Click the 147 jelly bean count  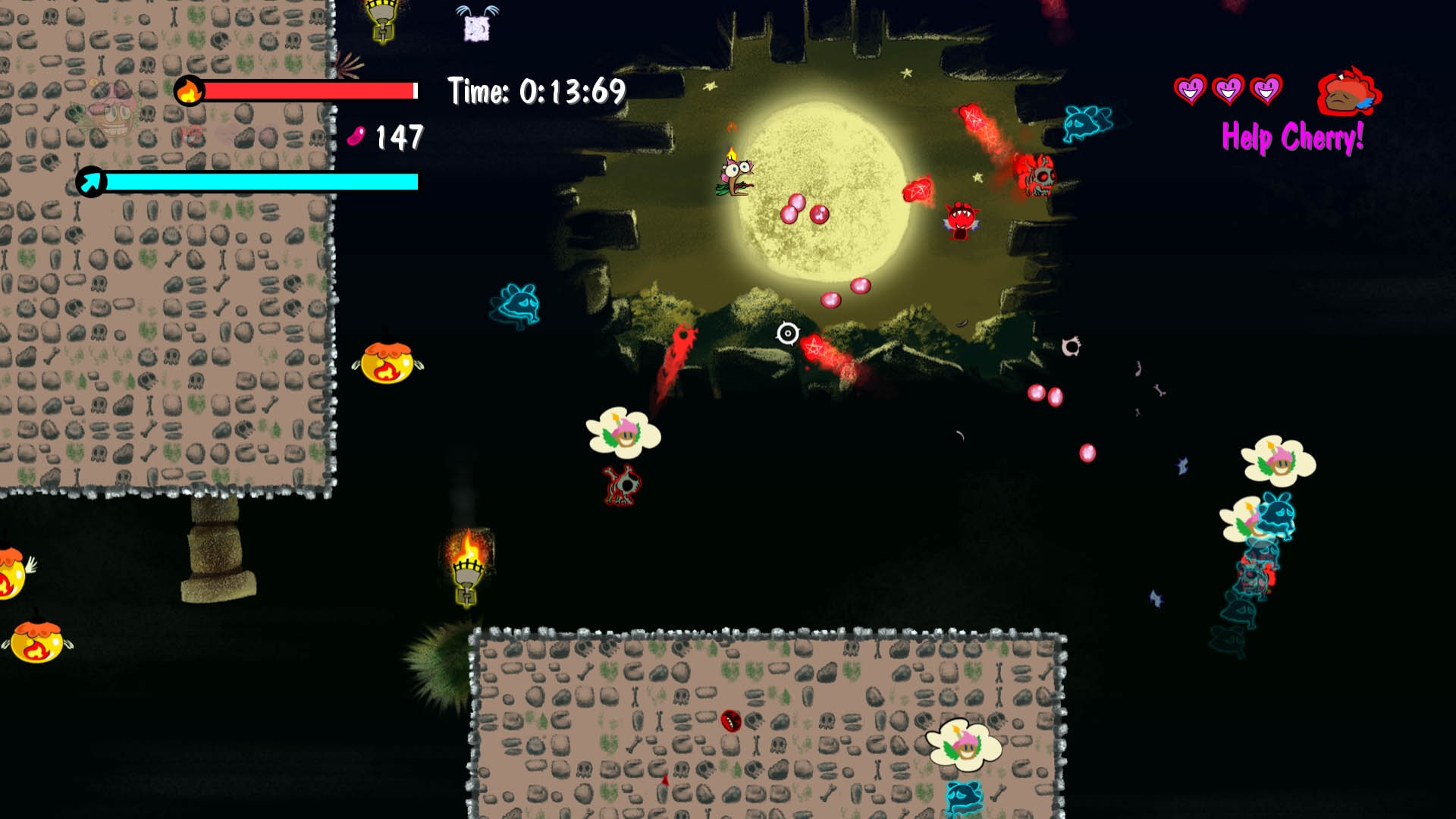(400, 136)
